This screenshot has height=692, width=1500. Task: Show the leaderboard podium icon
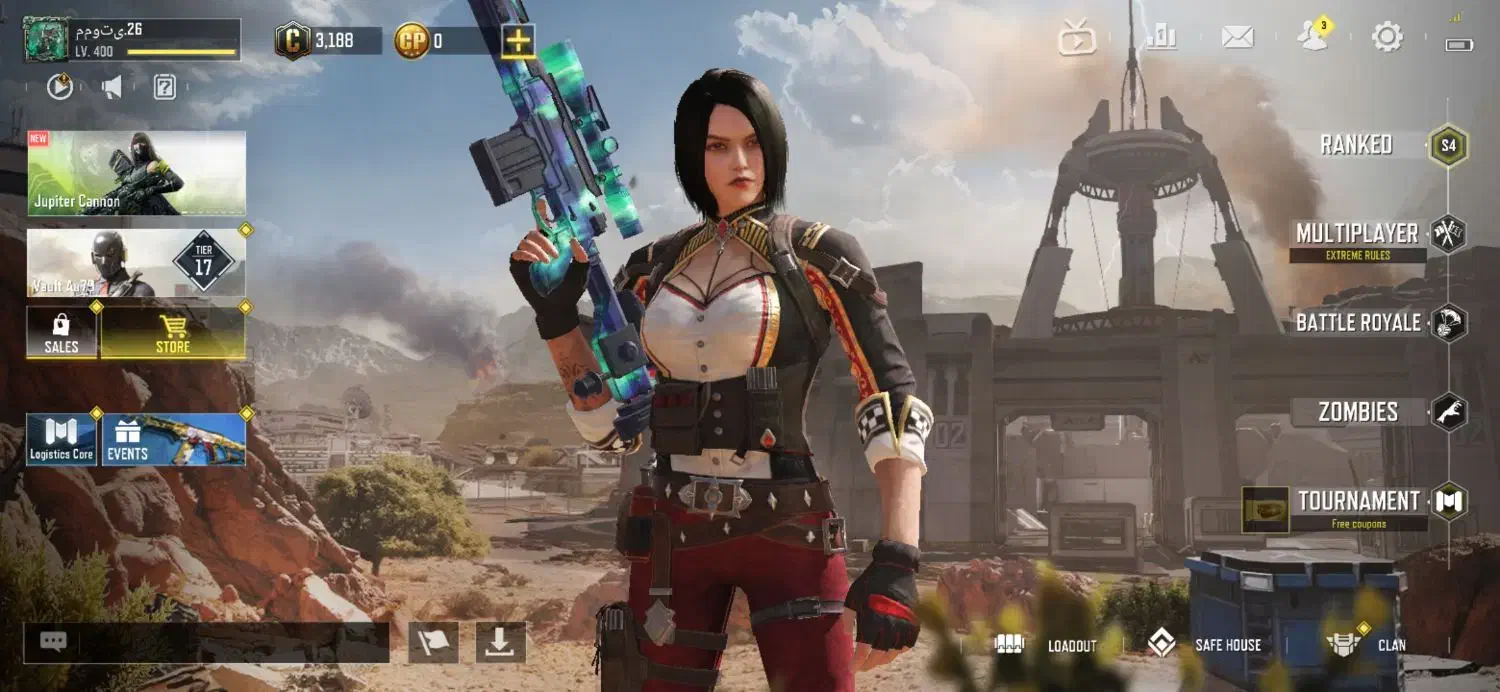1162,38
